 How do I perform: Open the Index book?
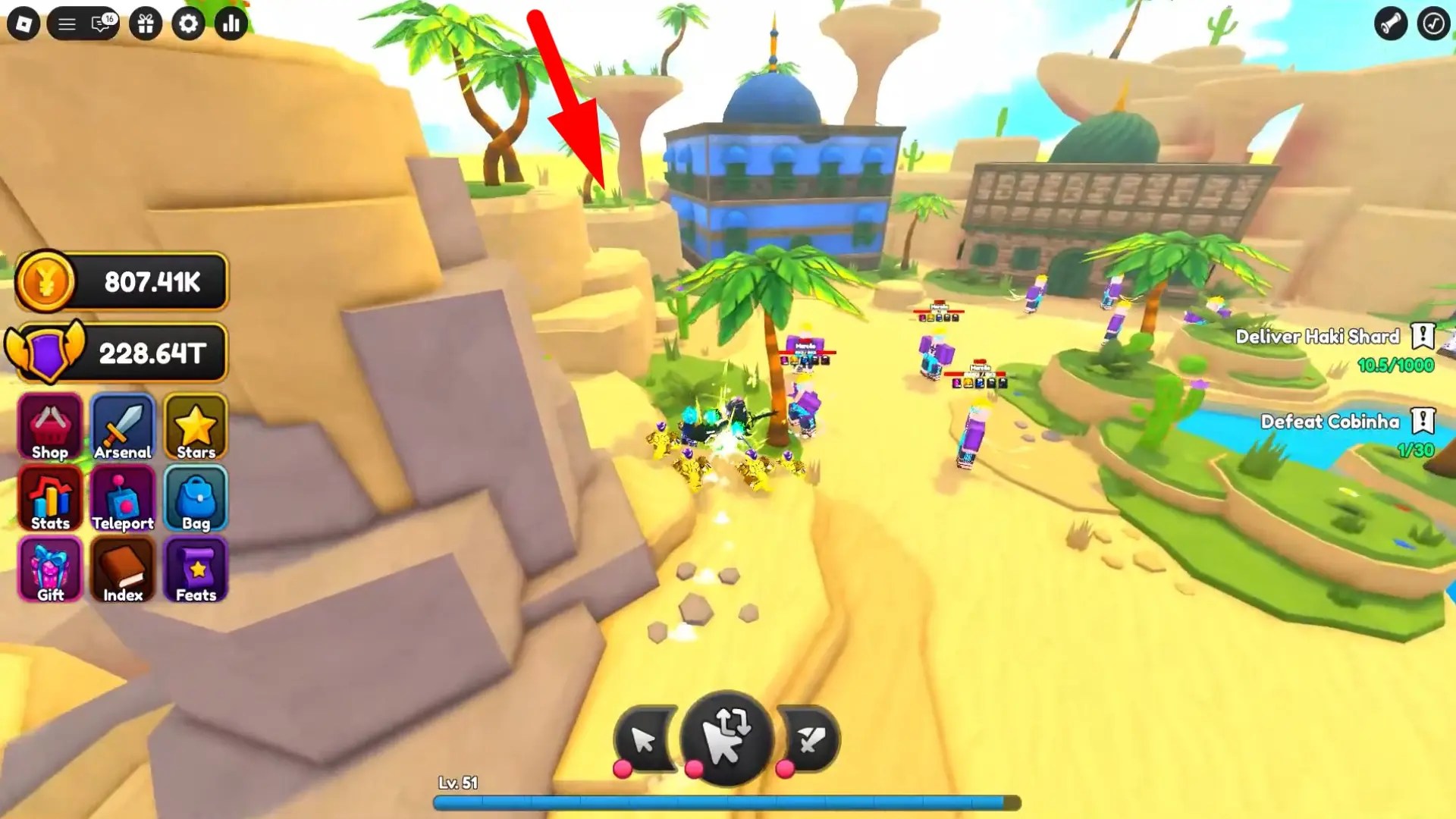[x=122, y=570]
